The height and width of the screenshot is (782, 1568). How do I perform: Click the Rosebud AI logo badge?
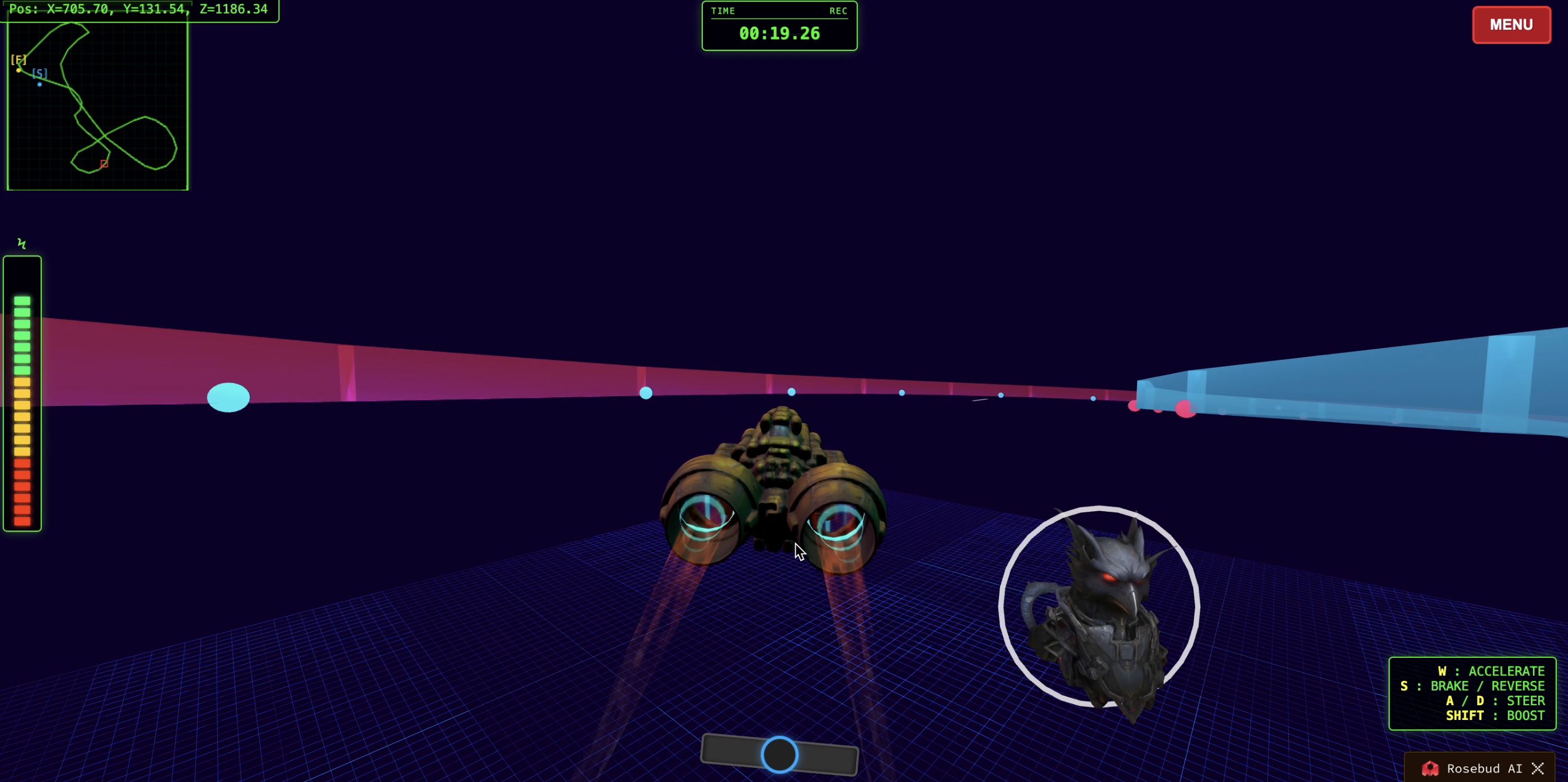1430,768
